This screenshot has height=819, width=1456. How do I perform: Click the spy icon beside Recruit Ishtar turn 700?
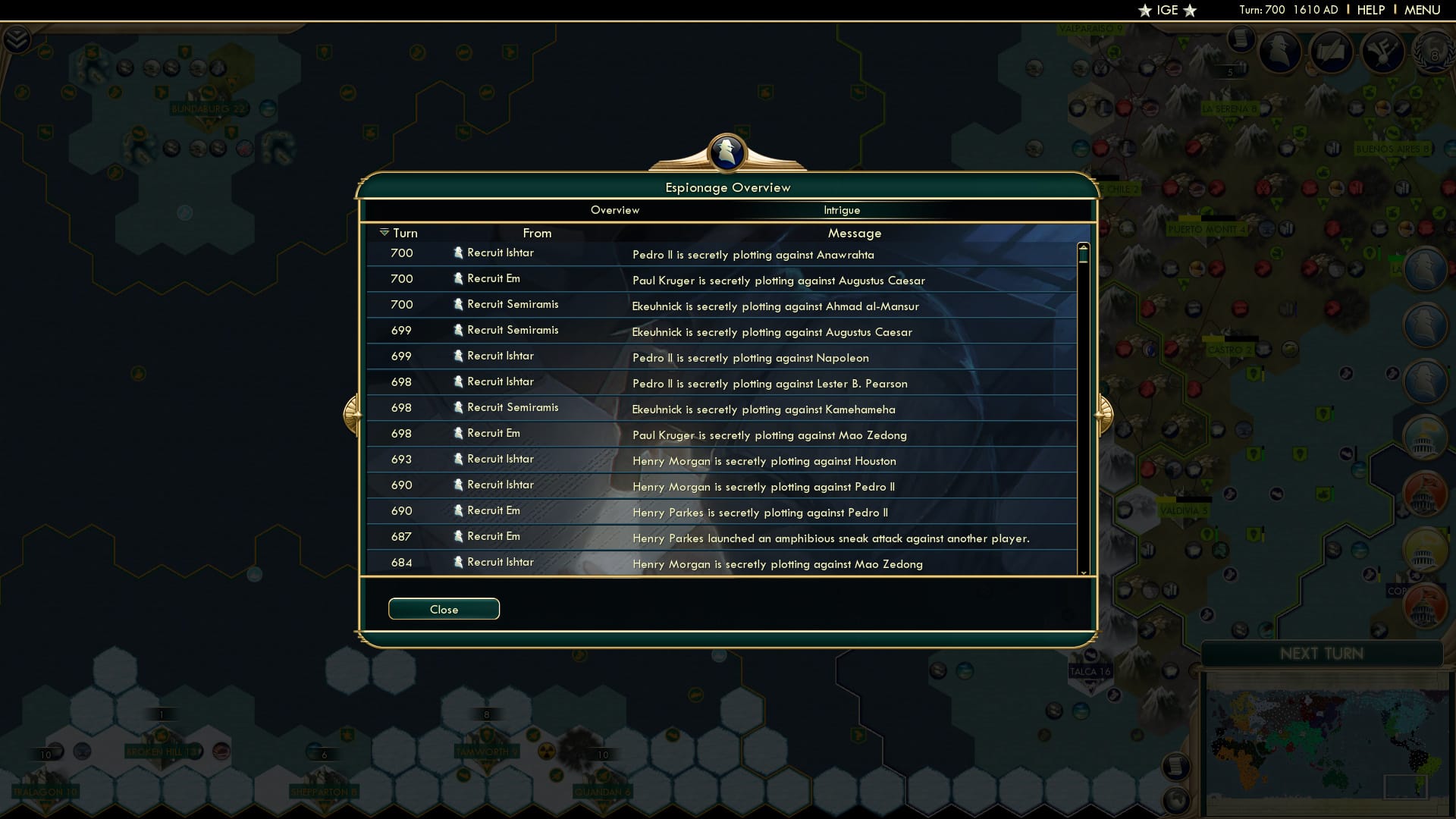point(458,253)
